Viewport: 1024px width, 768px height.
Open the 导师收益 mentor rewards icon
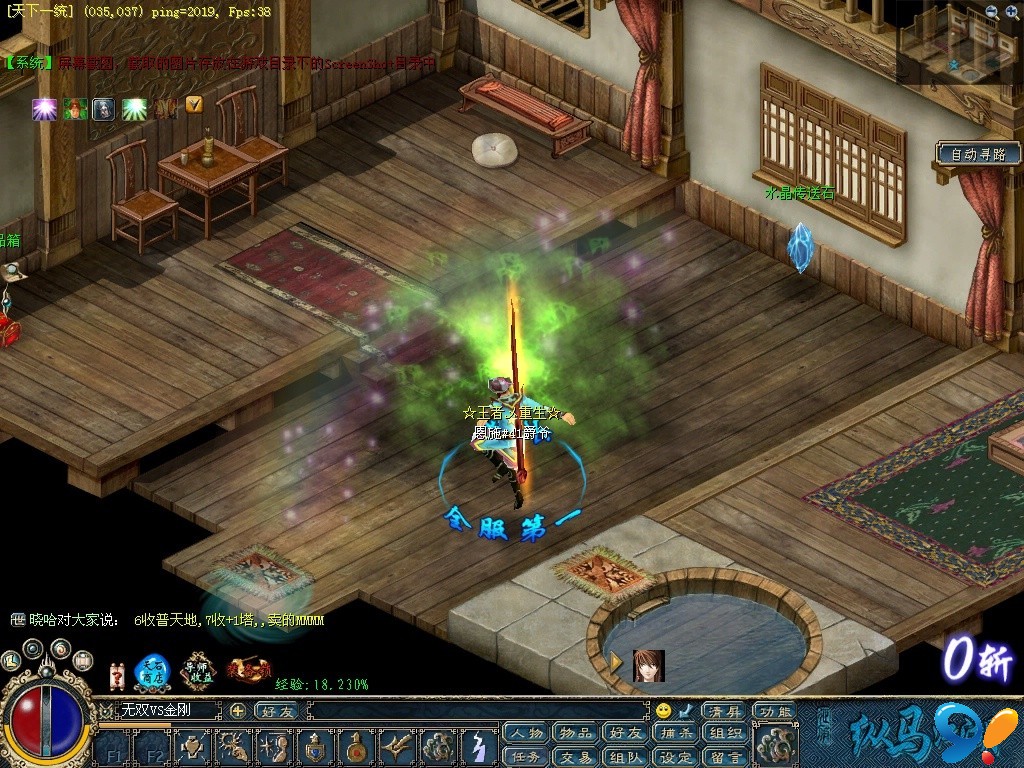click(198, 671)
